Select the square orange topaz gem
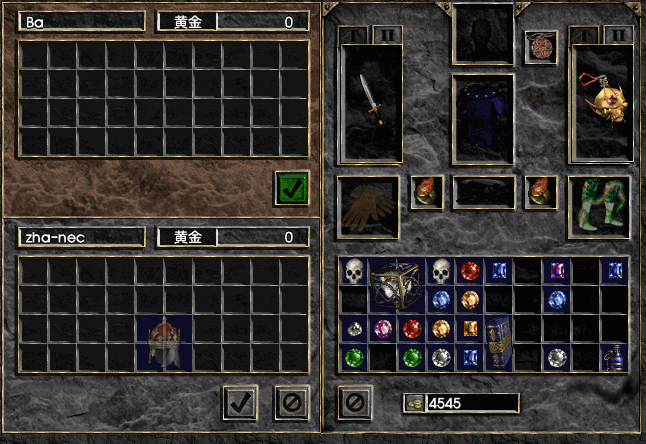 point(469,328)
